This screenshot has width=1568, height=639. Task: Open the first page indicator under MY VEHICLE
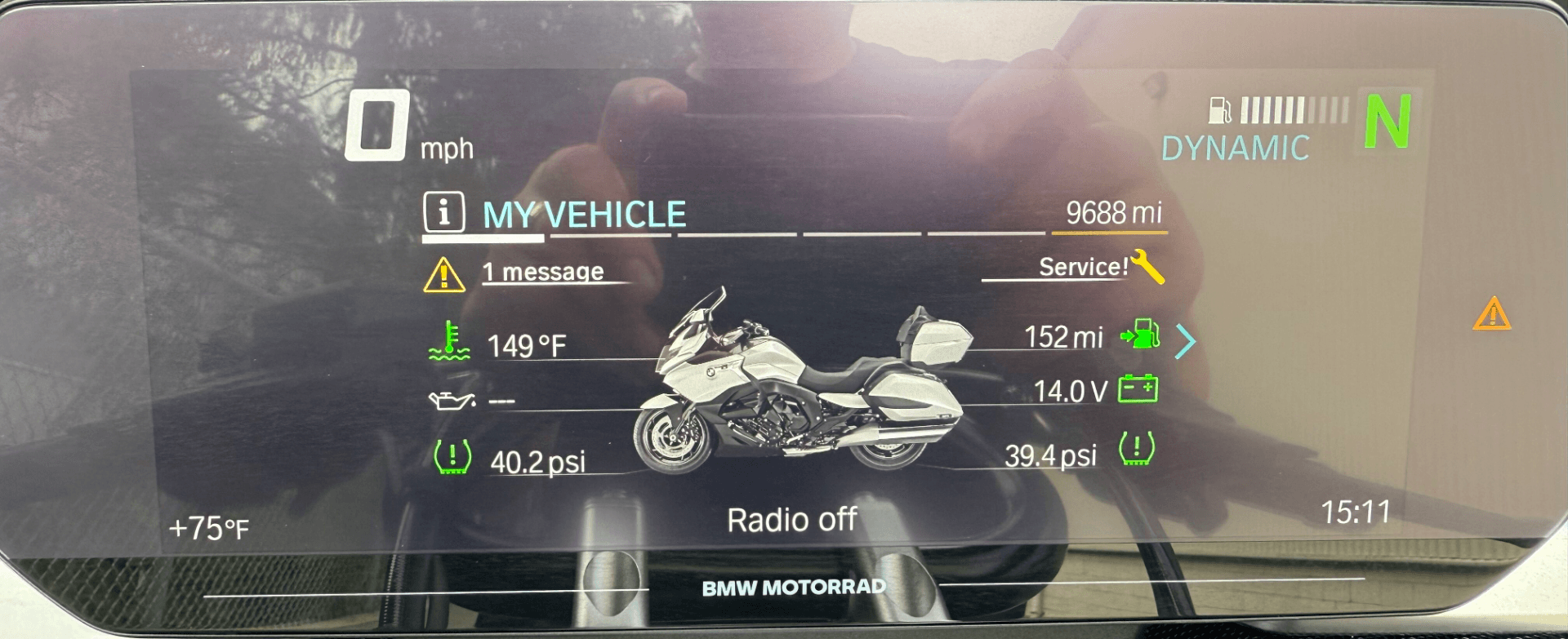482,239
